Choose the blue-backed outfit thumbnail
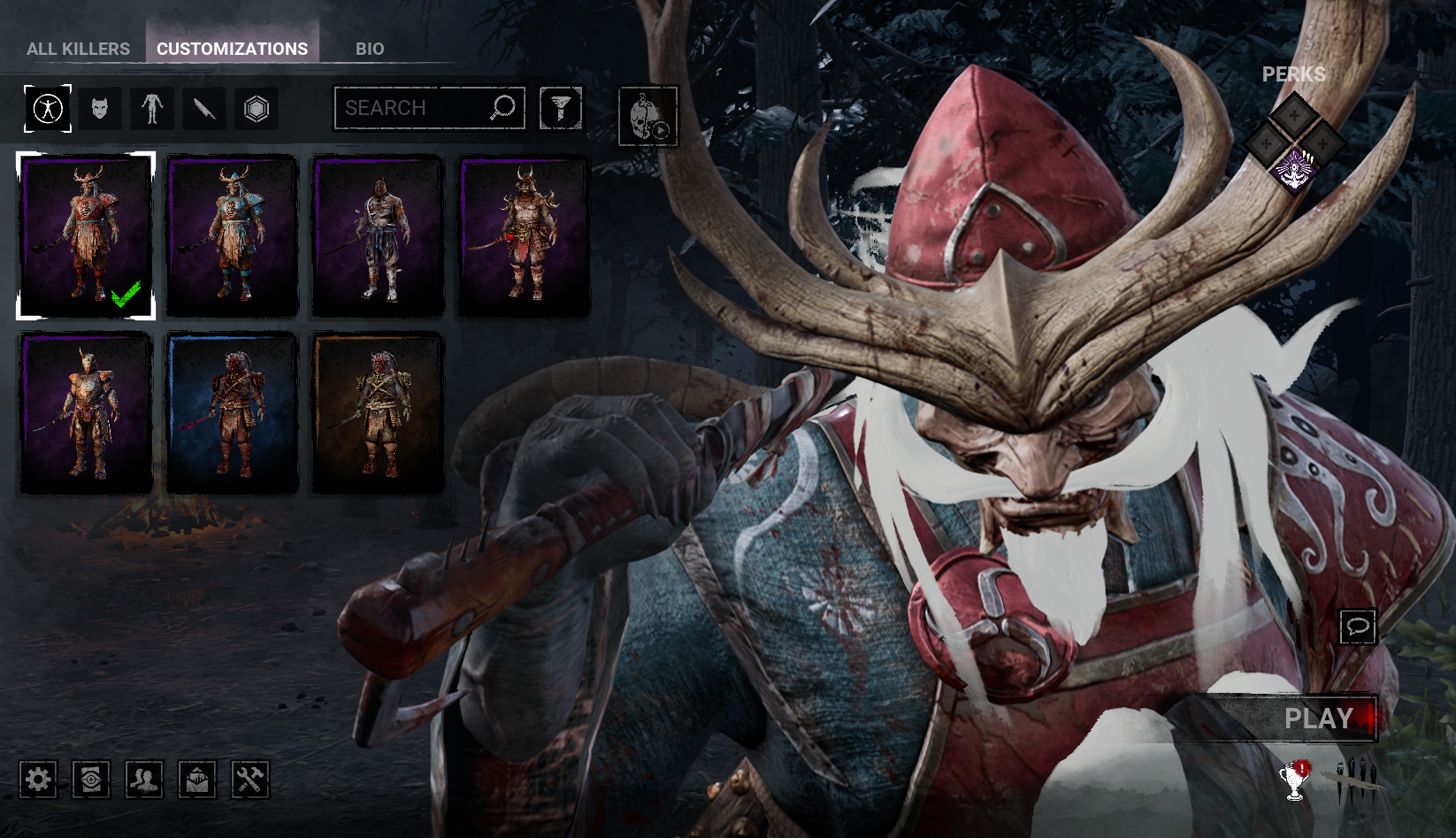This screenshot has height=838, width=1456. click(232, 412)
